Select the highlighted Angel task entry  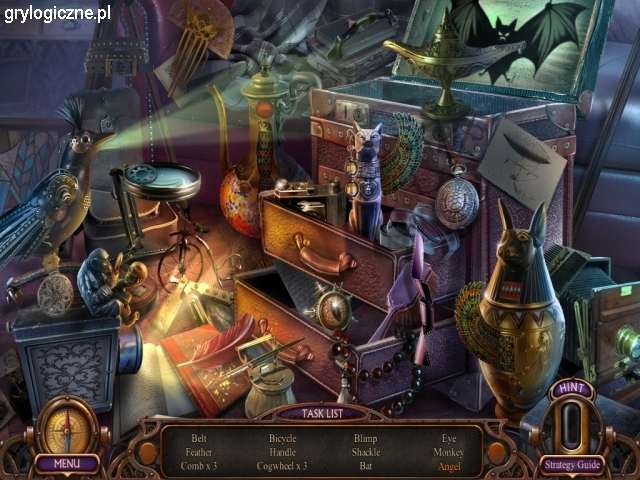(447, 466)
